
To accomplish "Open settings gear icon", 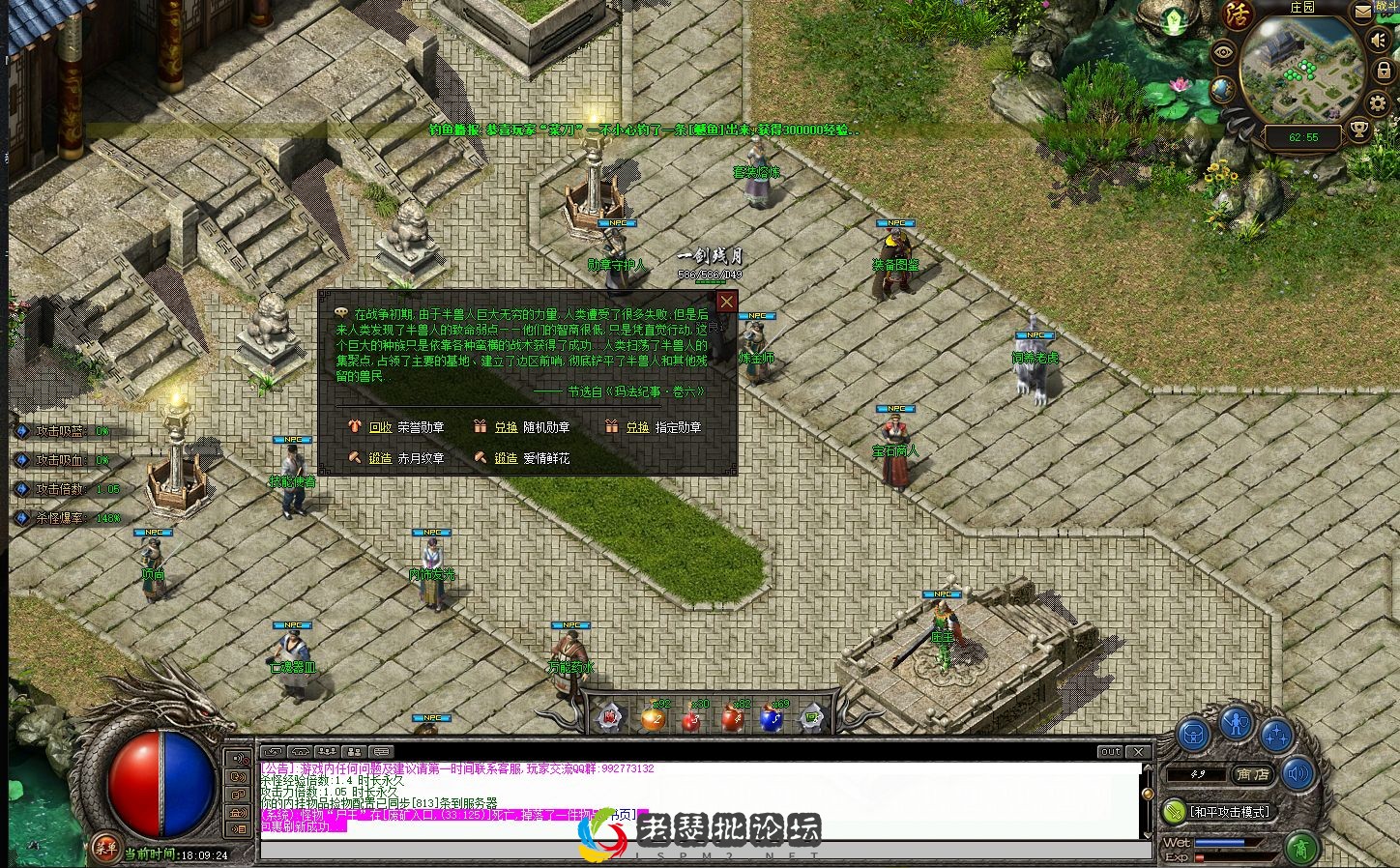I will (1378, 103).
